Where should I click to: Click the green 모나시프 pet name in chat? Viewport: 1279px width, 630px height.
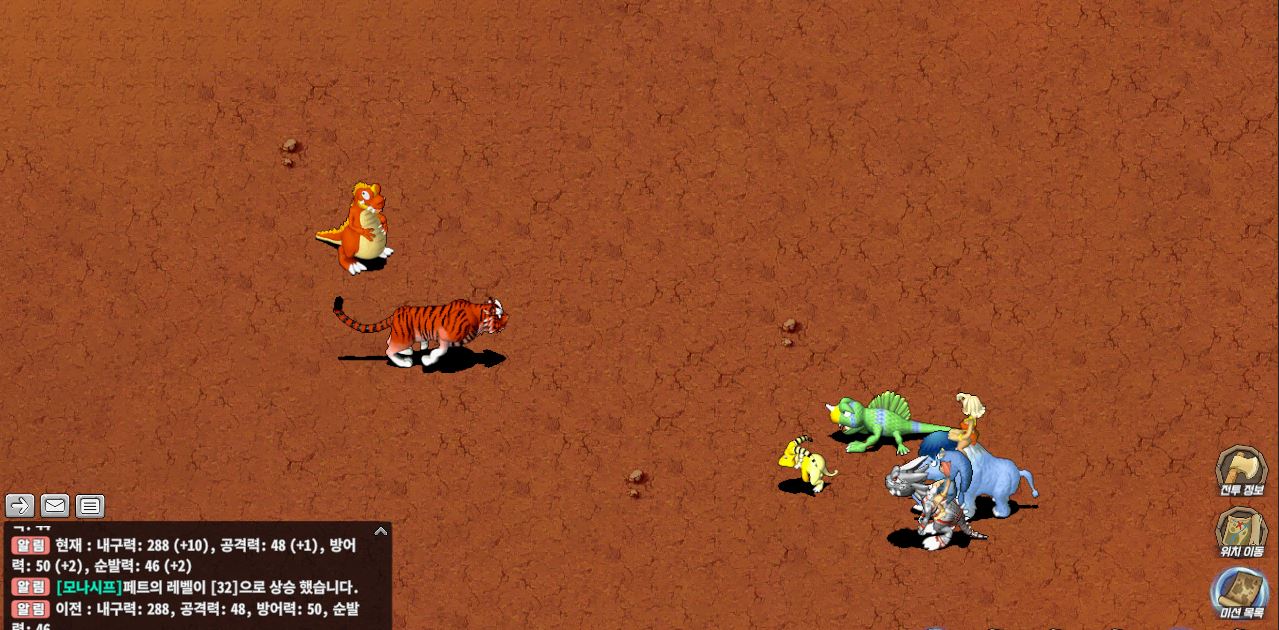point(89,587)
